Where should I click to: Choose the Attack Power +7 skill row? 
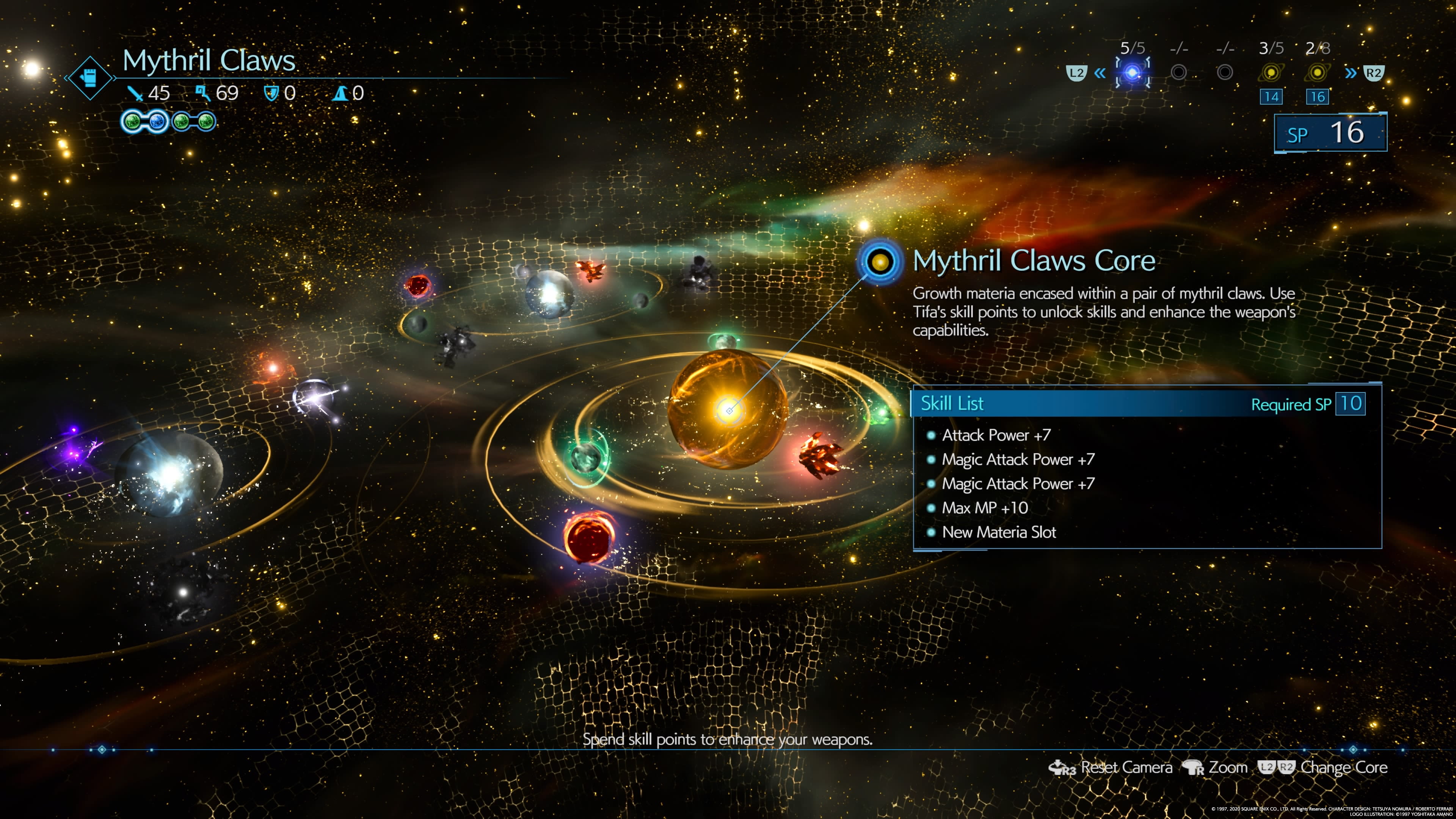click(996, 435)
